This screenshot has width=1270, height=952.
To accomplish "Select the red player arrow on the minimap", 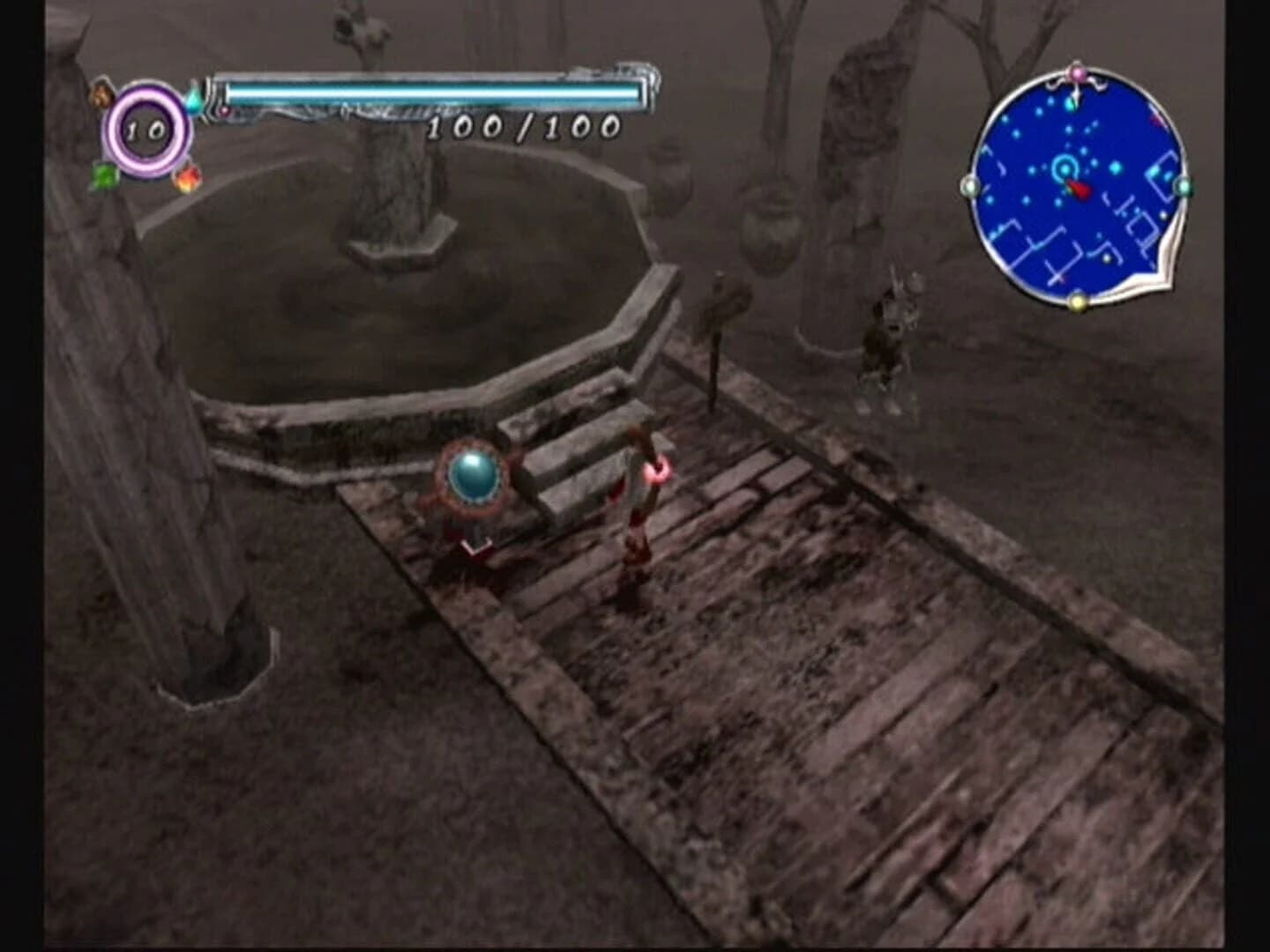I will 1079,189.
